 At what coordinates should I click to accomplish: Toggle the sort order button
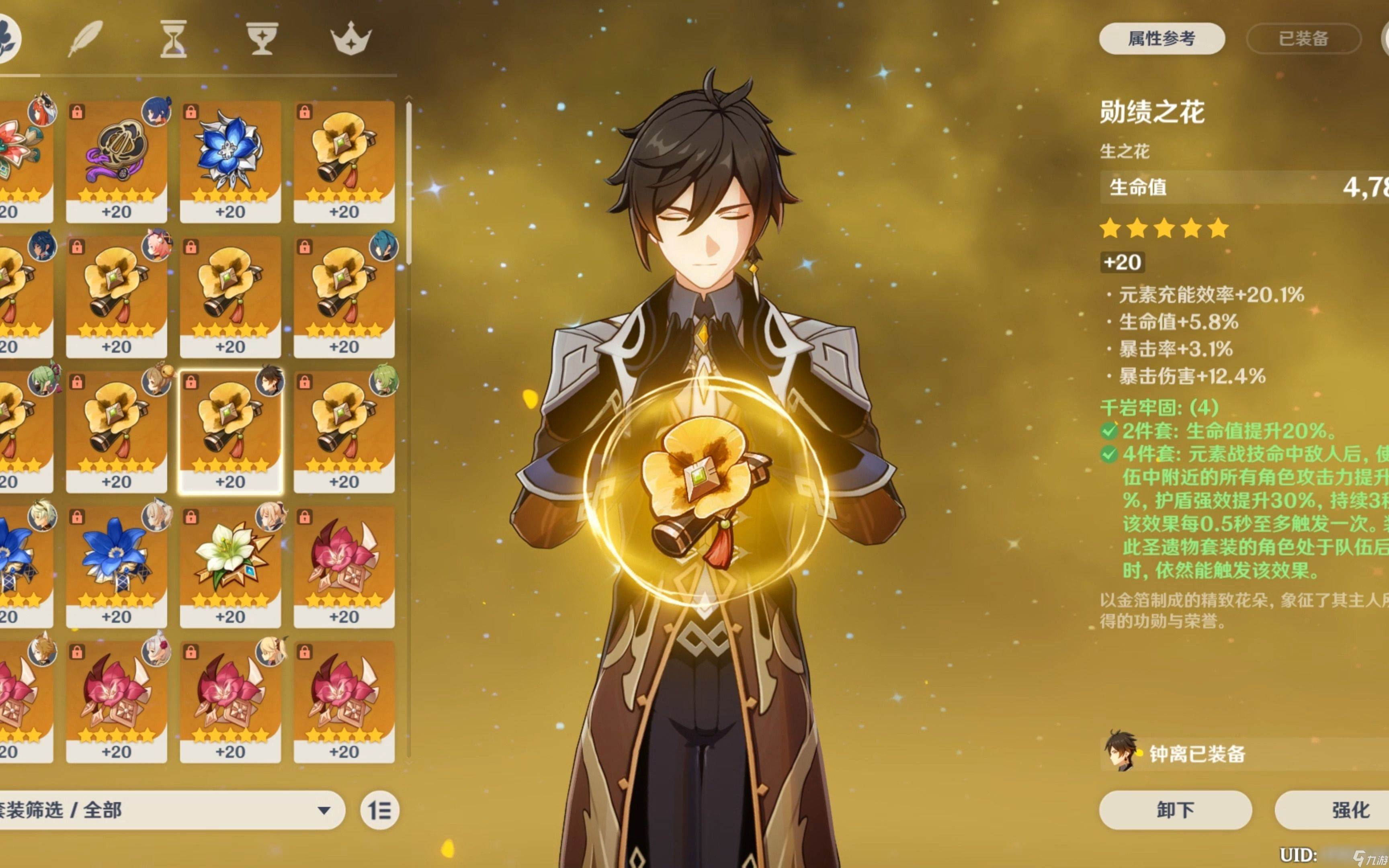(x=379, y=810)
